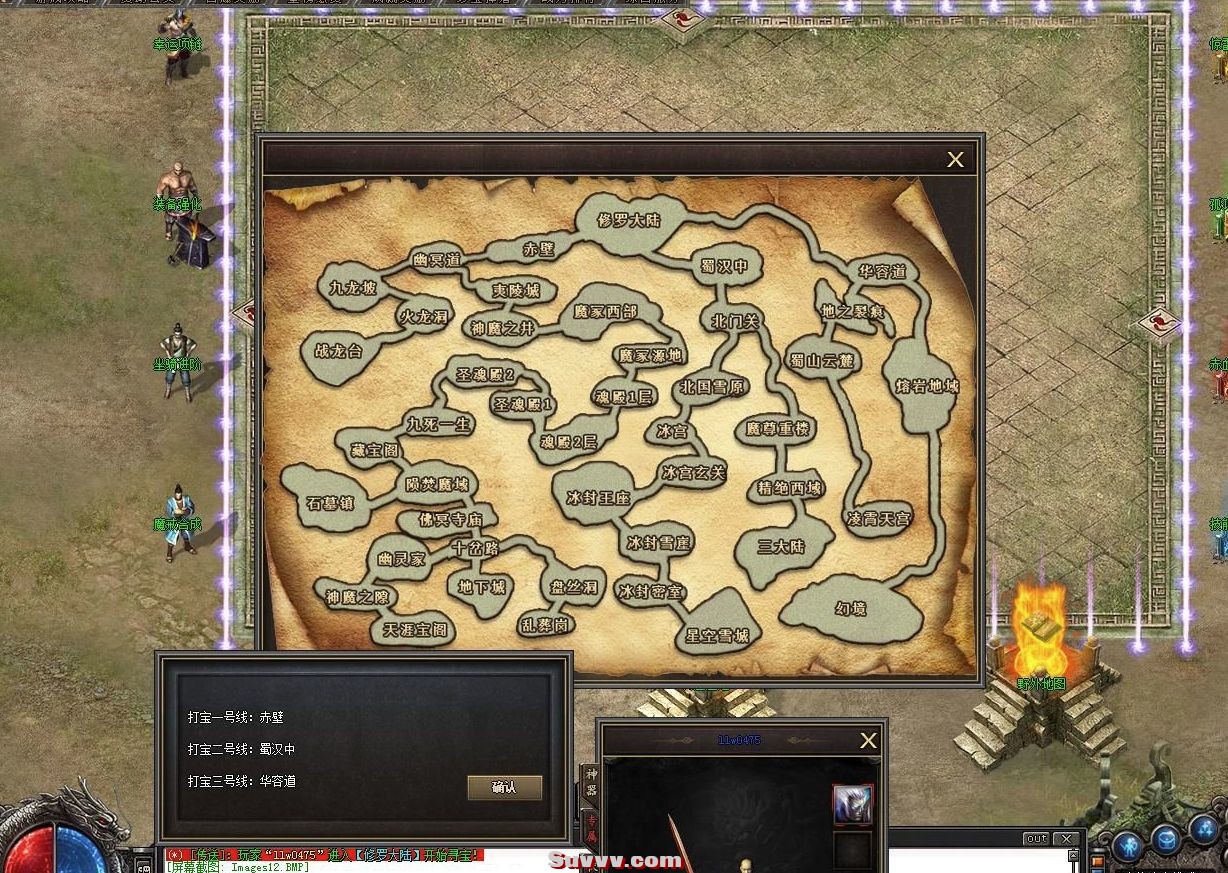Travel to 蜀汉中 on the map

click(726, 267)
